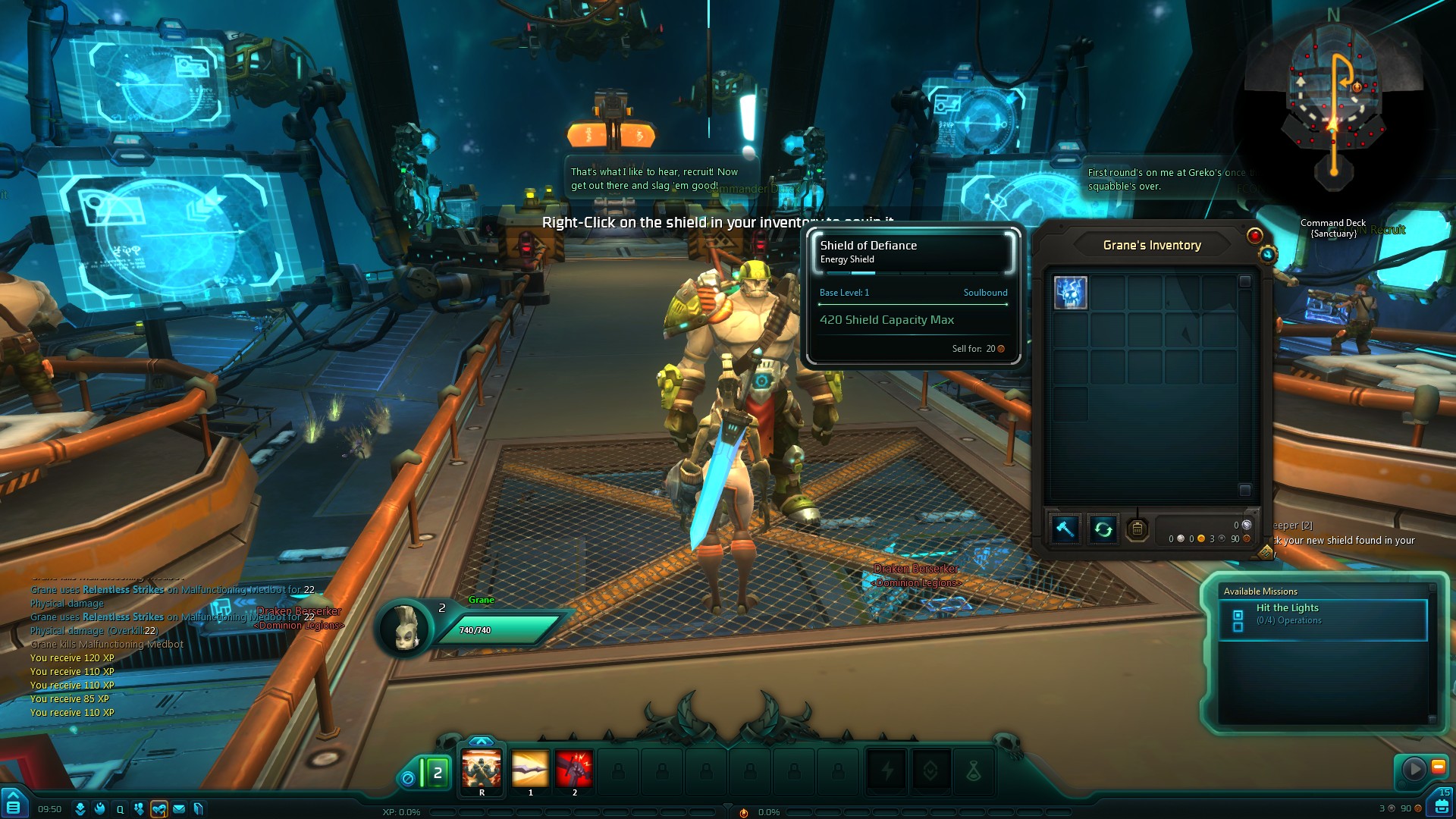Image resolution: width=1456 pixels, height=819 pixels.
Task: Click the trash can icon in inventory
Action: (x=1137, y=529)
